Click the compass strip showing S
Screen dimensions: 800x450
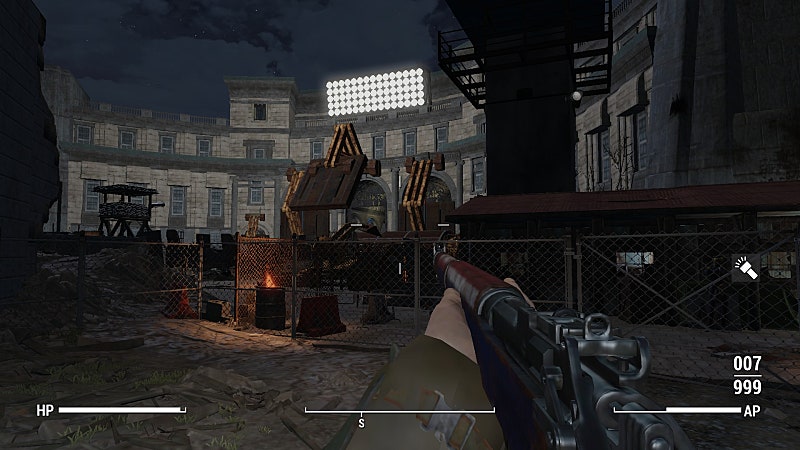399,412
